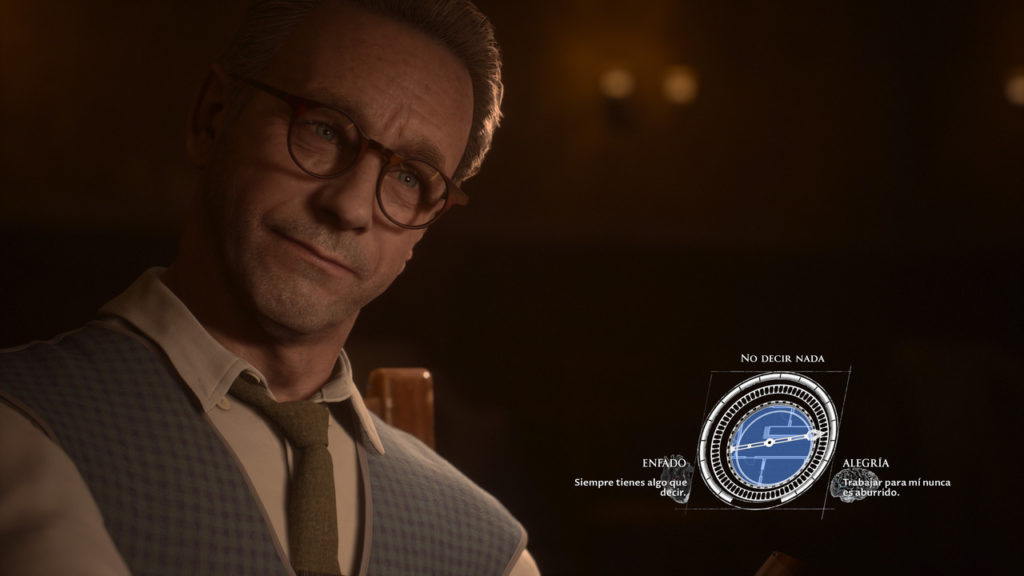This screenshot has width=1024, height=576.
Task: Click the blue compass dial of the choice wheel
Action: click(768, 443)
